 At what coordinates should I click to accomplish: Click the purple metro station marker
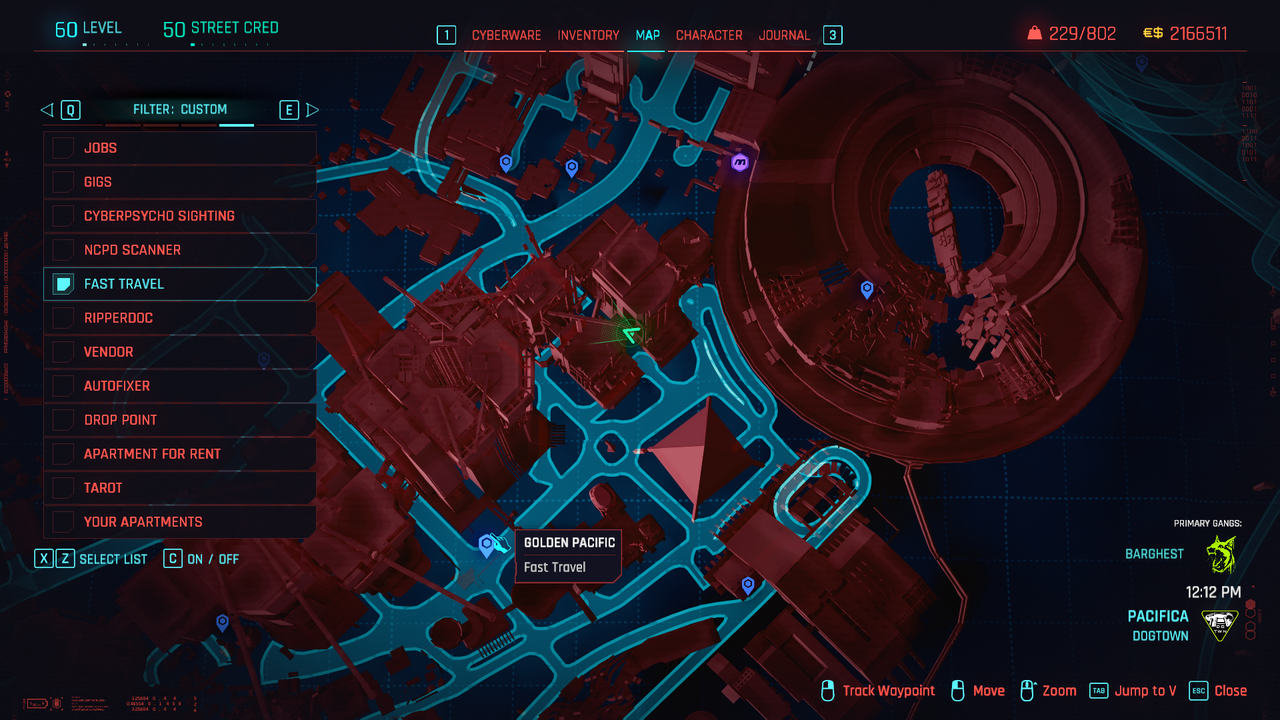coord(740,162)
